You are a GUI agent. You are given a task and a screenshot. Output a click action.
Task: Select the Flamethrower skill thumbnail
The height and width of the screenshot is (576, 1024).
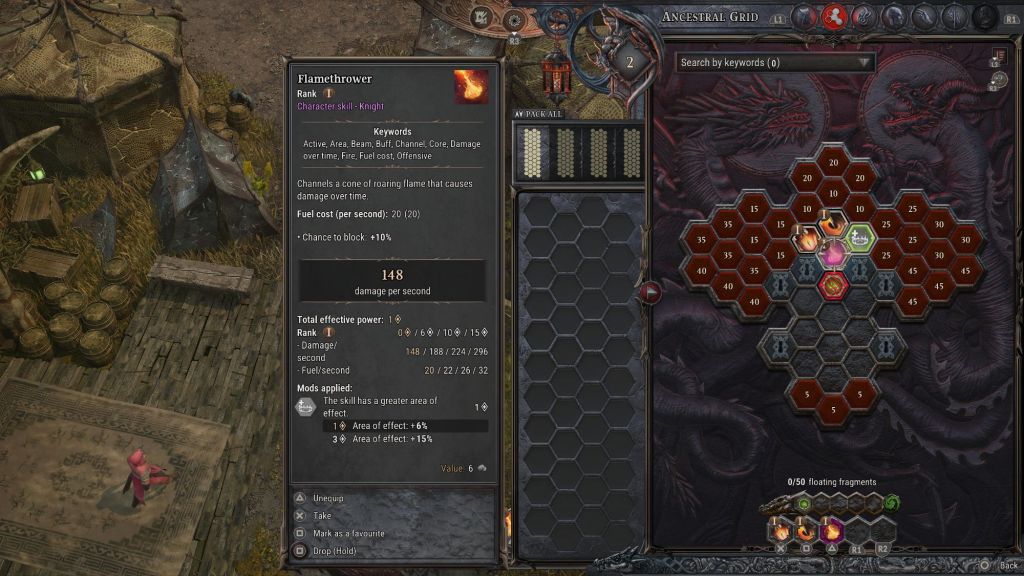(x=471, y=87)
